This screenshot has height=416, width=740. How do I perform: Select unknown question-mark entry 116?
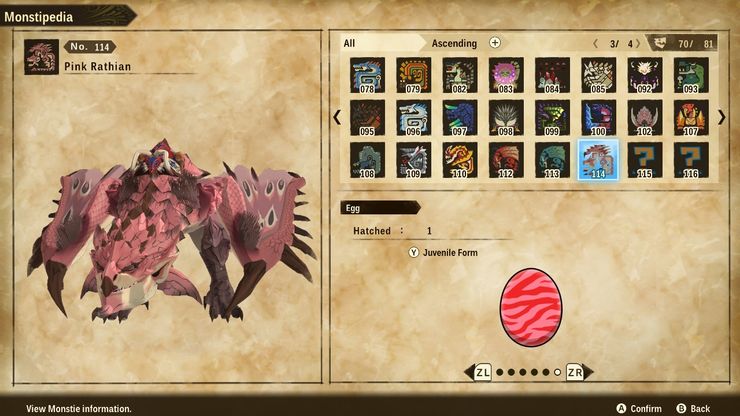pos(691,160)
